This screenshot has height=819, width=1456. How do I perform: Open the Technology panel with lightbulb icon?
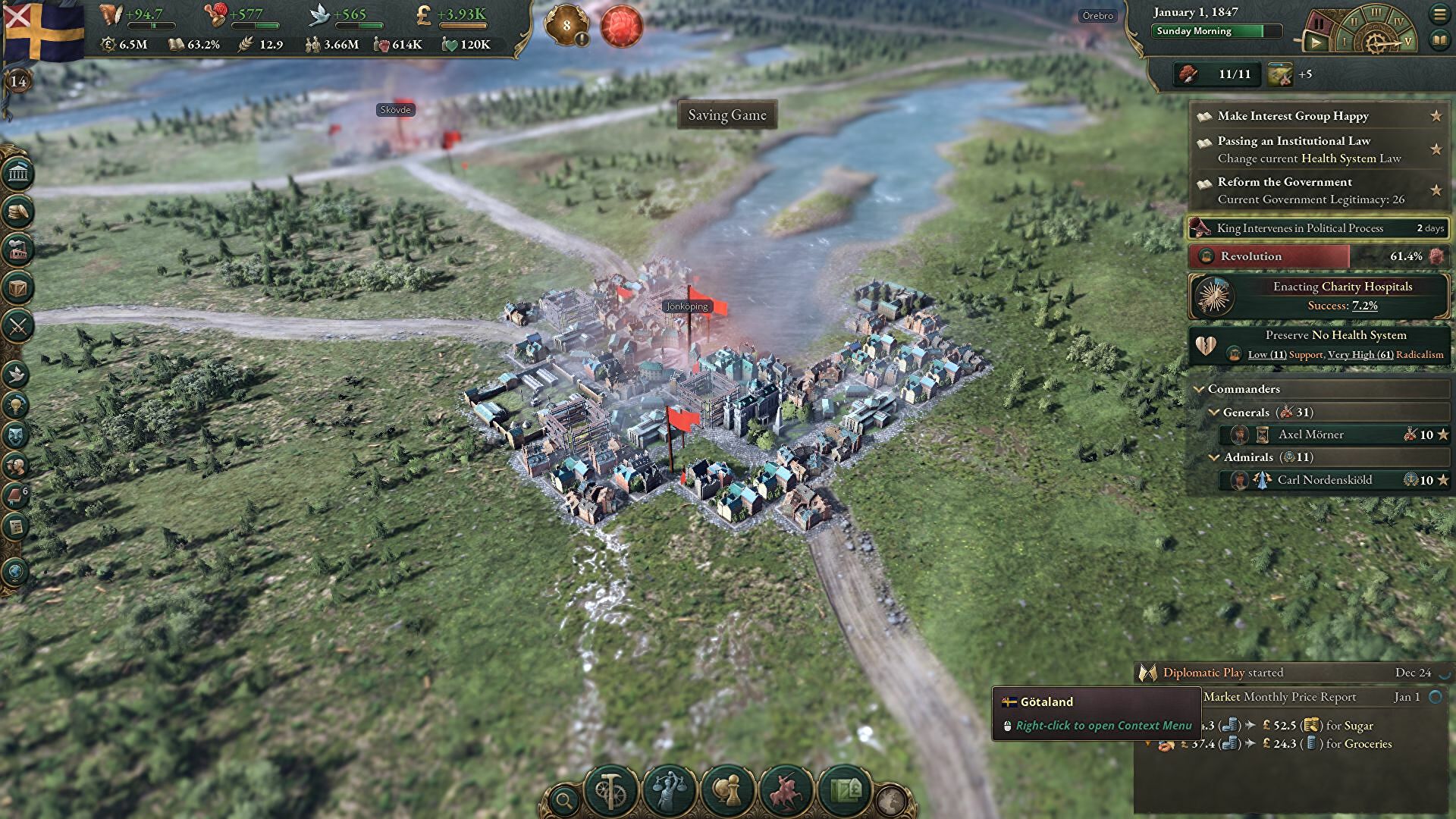coord(17,405)
